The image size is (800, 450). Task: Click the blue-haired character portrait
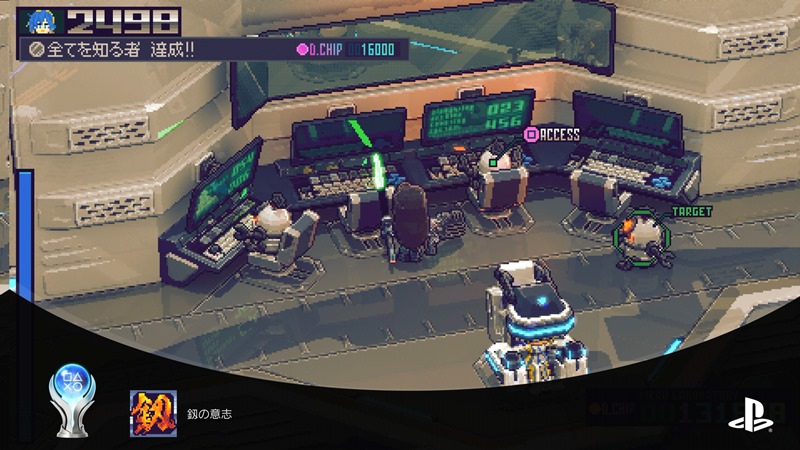[43, 20]
